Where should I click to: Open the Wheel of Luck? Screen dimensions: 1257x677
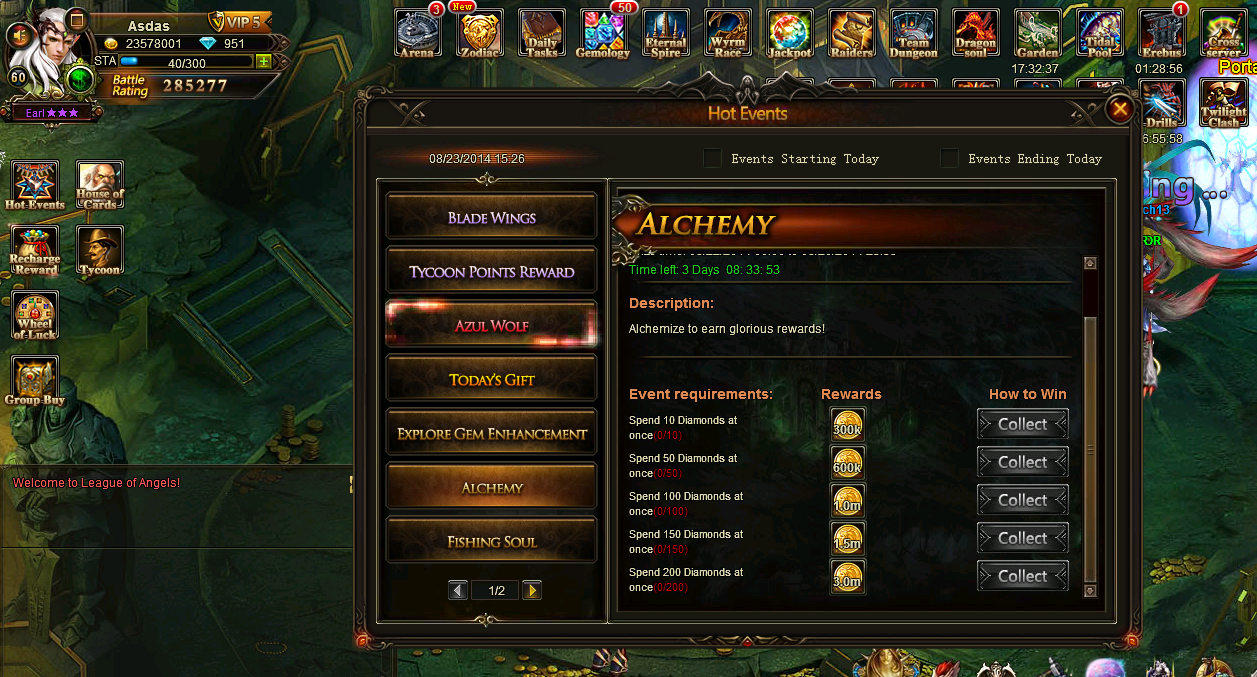tap(35, 315)
